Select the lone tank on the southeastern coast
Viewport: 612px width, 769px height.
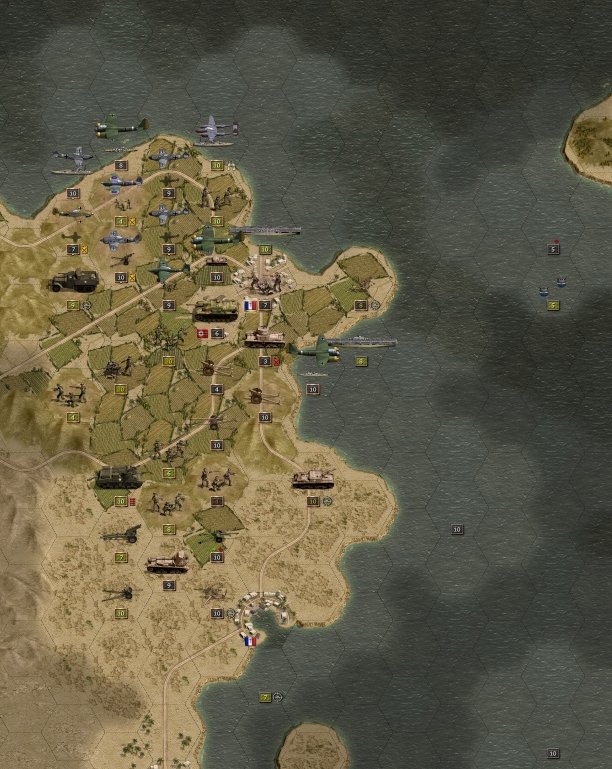tap(313, 480)
